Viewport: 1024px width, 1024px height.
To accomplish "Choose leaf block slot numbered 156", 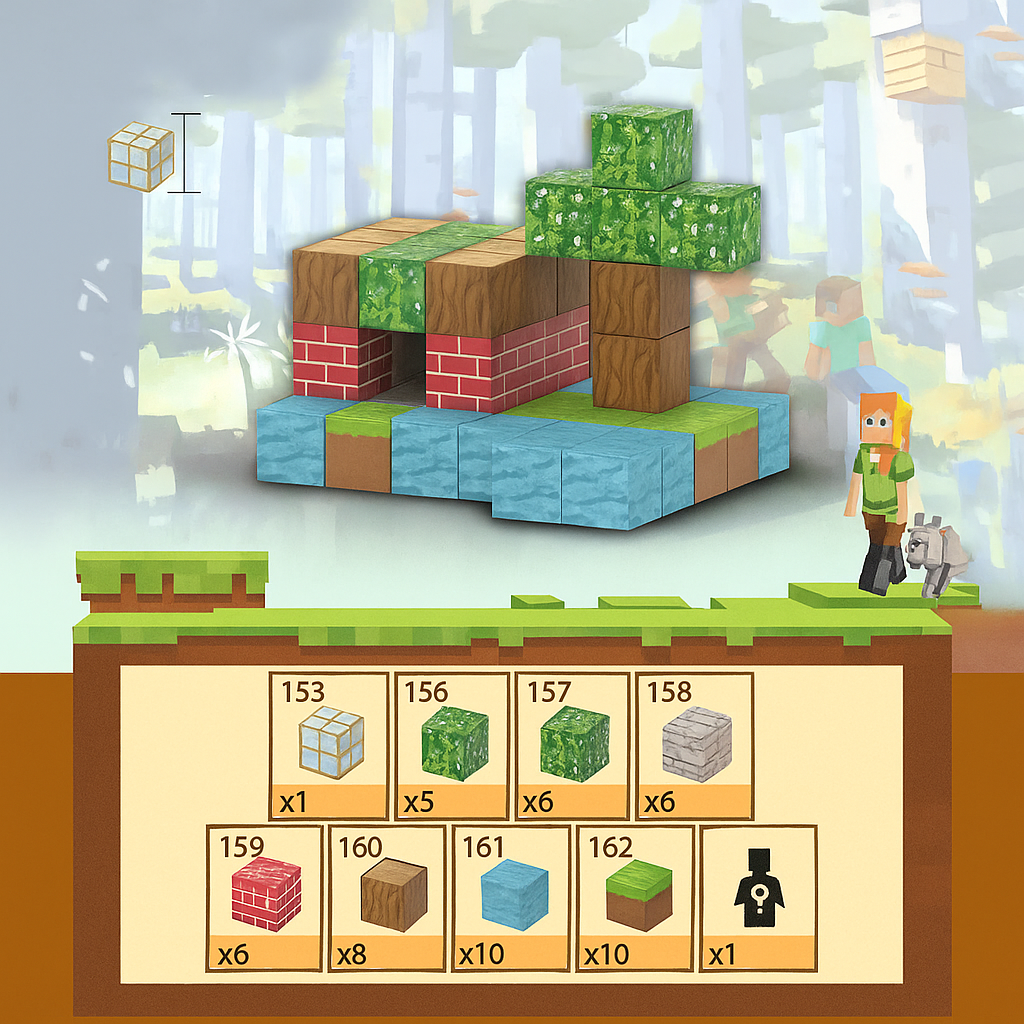I will tap(453, 744).
